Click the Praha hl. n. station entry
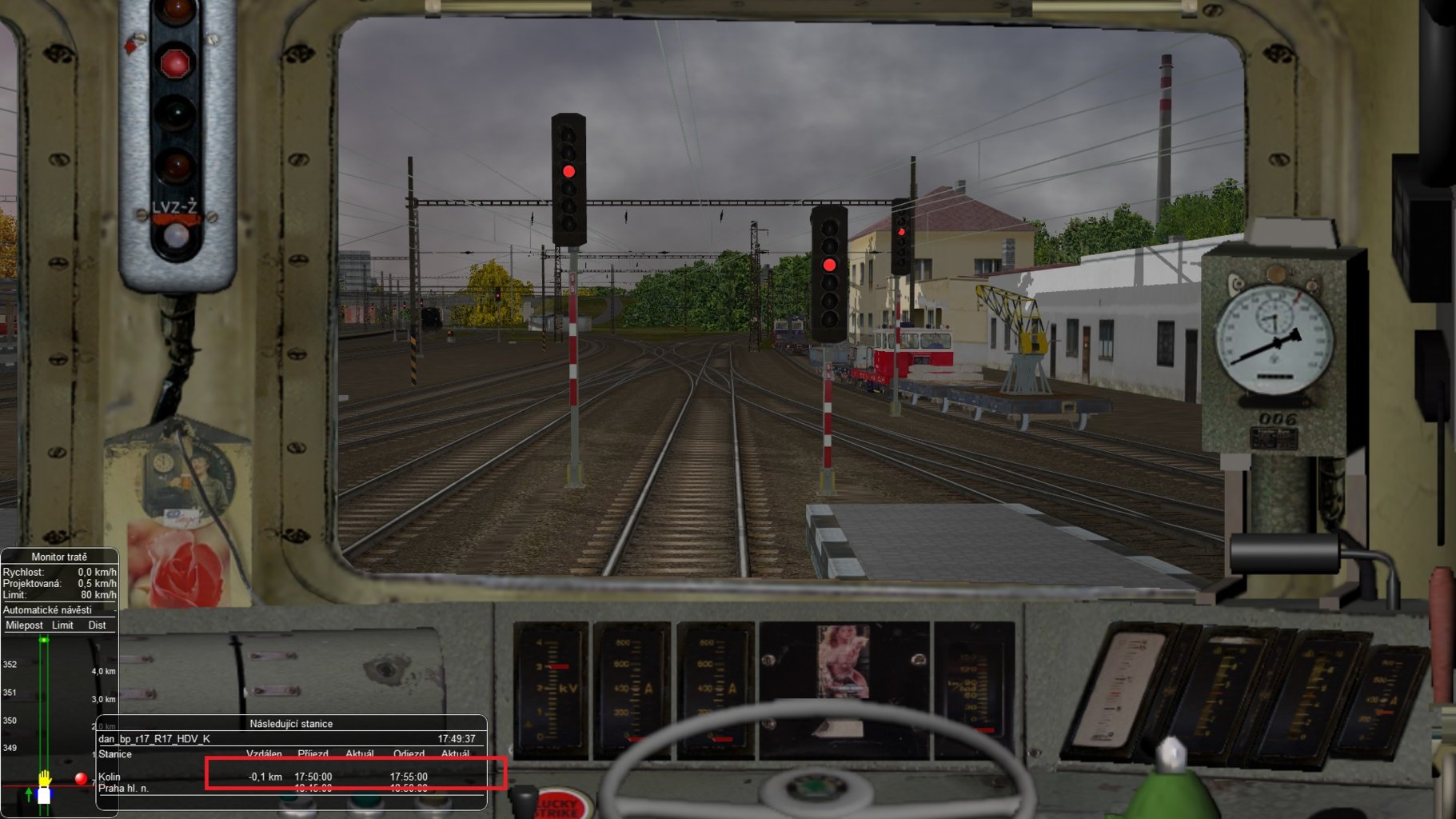The width and height of the screenshot is (1456, 819). tap(124, 787)
